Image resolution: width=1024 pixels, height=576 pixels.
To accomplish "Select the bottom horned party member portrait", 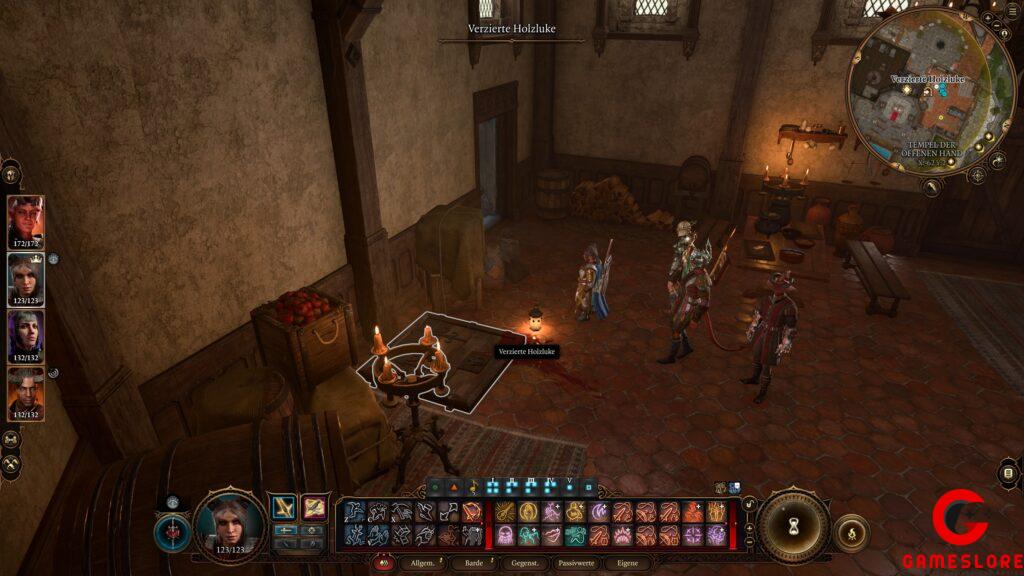I will coord(26,393).
